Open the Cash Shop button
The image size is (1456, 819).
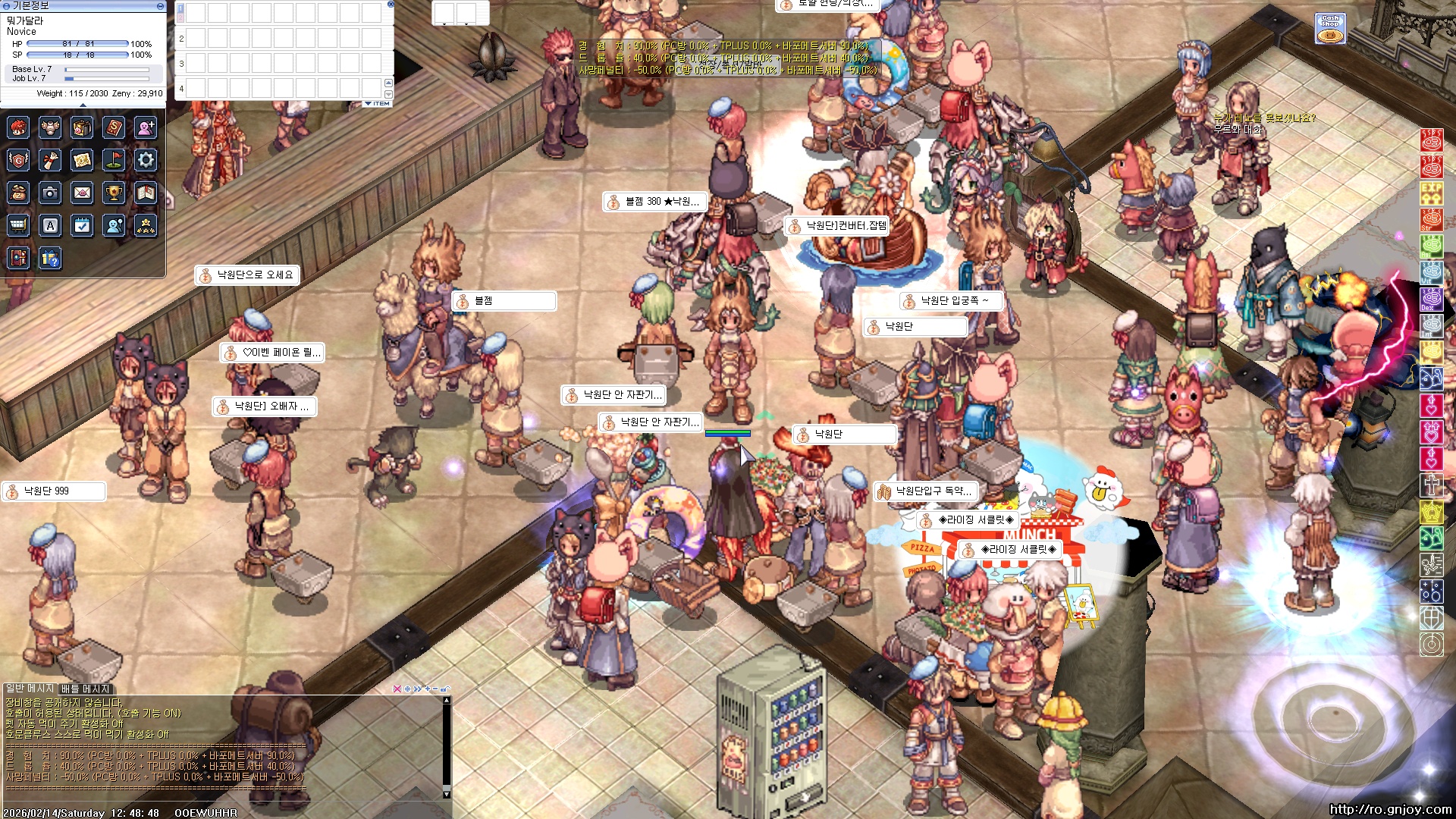point(1330,29)
